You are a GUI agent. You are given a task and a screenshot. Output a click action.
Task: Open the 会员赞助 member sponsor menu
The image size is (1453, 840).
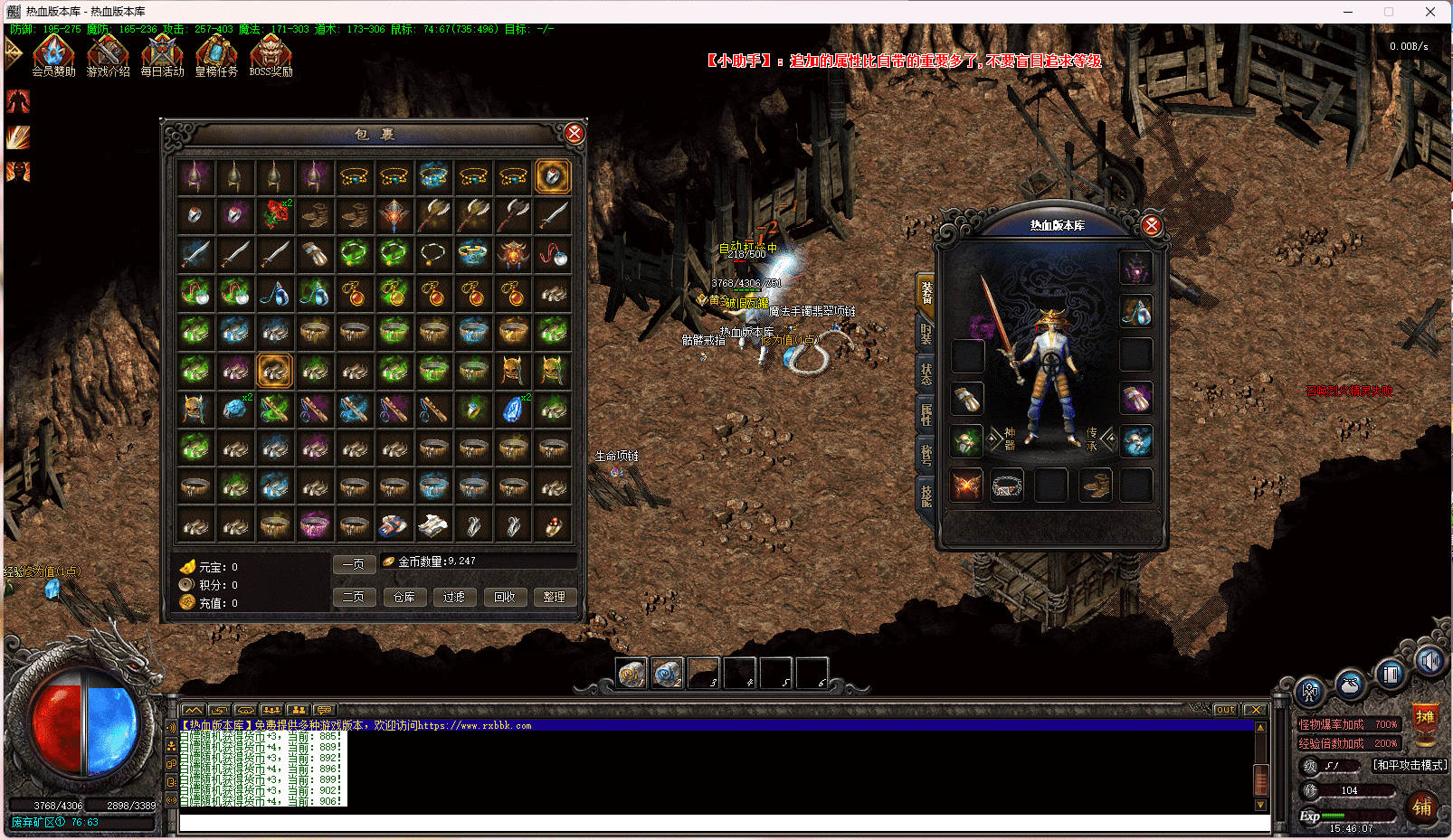click(53, 54)
